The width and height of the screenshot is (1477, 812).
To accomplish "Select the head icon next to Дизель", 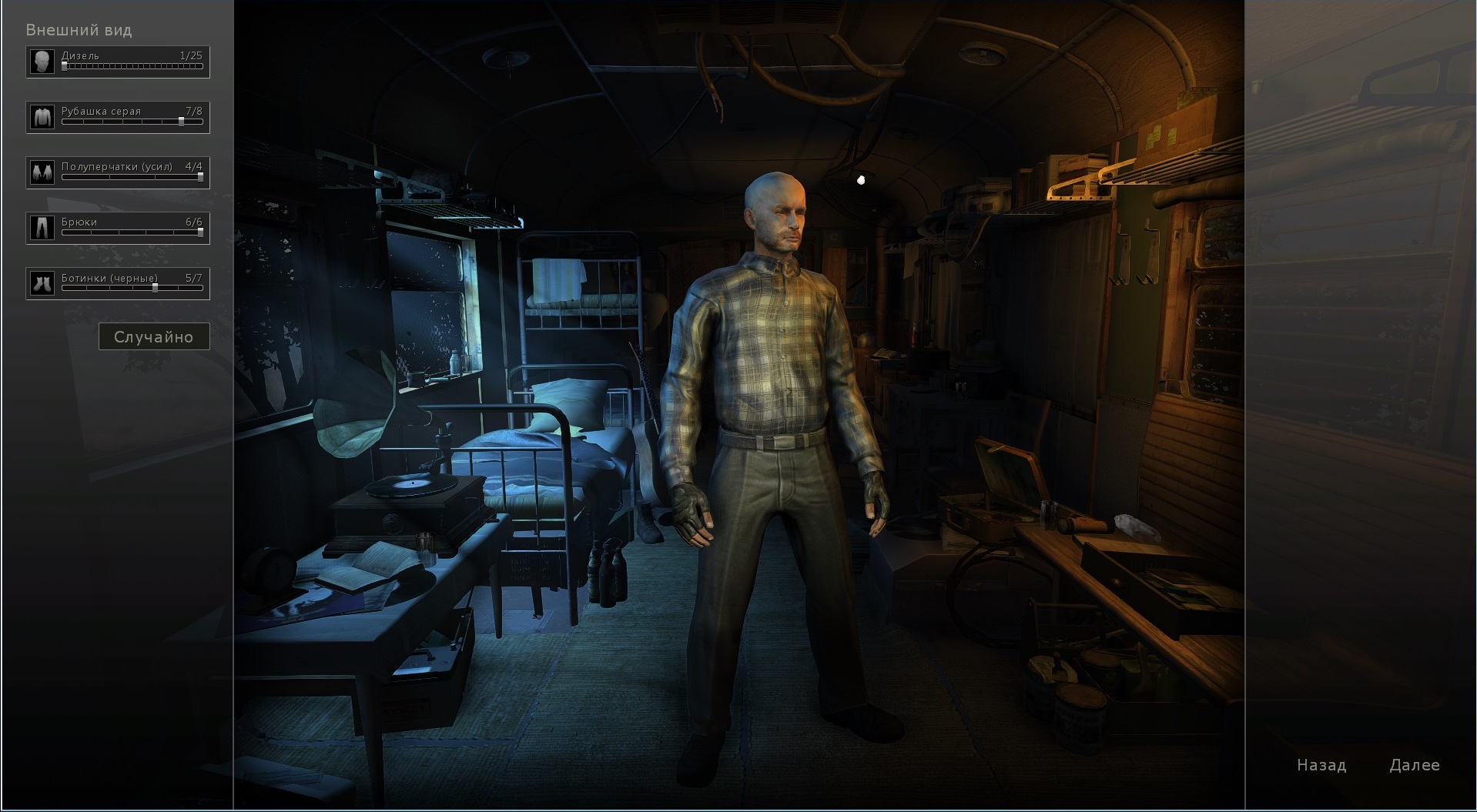I will point(42,62).
